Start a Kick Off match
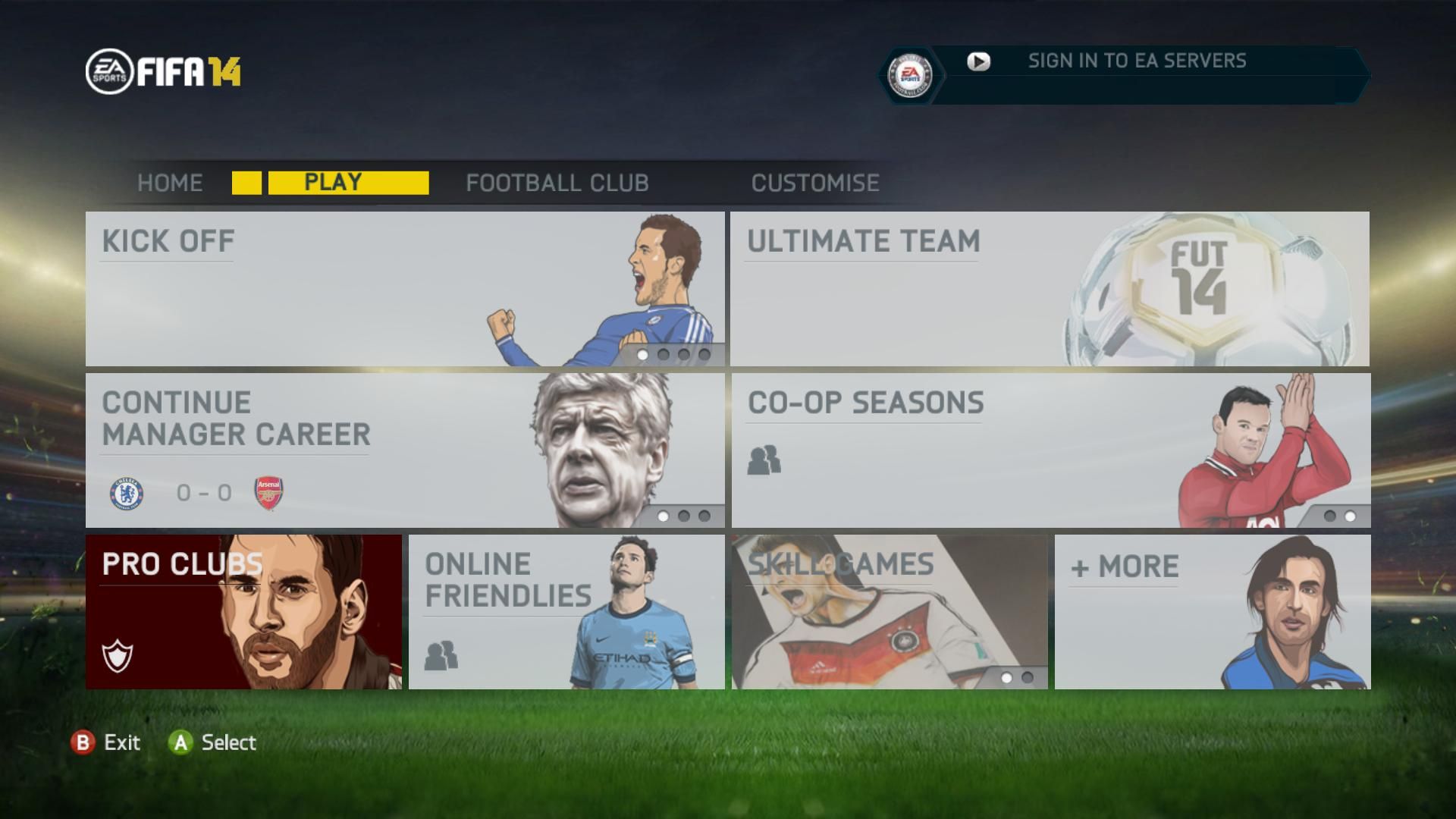The image size is (1456, 819). [404, 289]
